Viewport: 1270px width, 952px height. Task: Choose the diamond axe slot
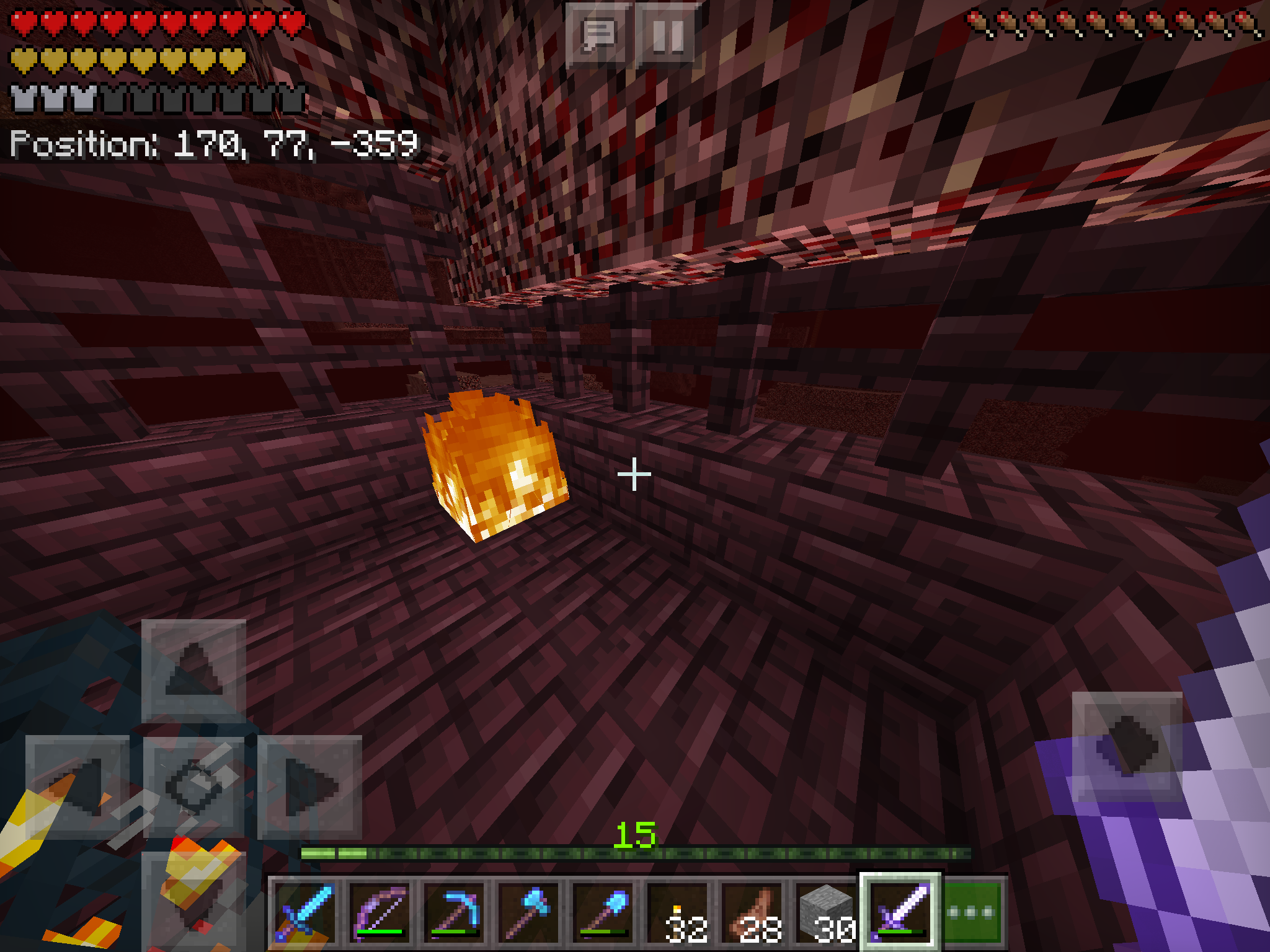click(x=528, y=912)
